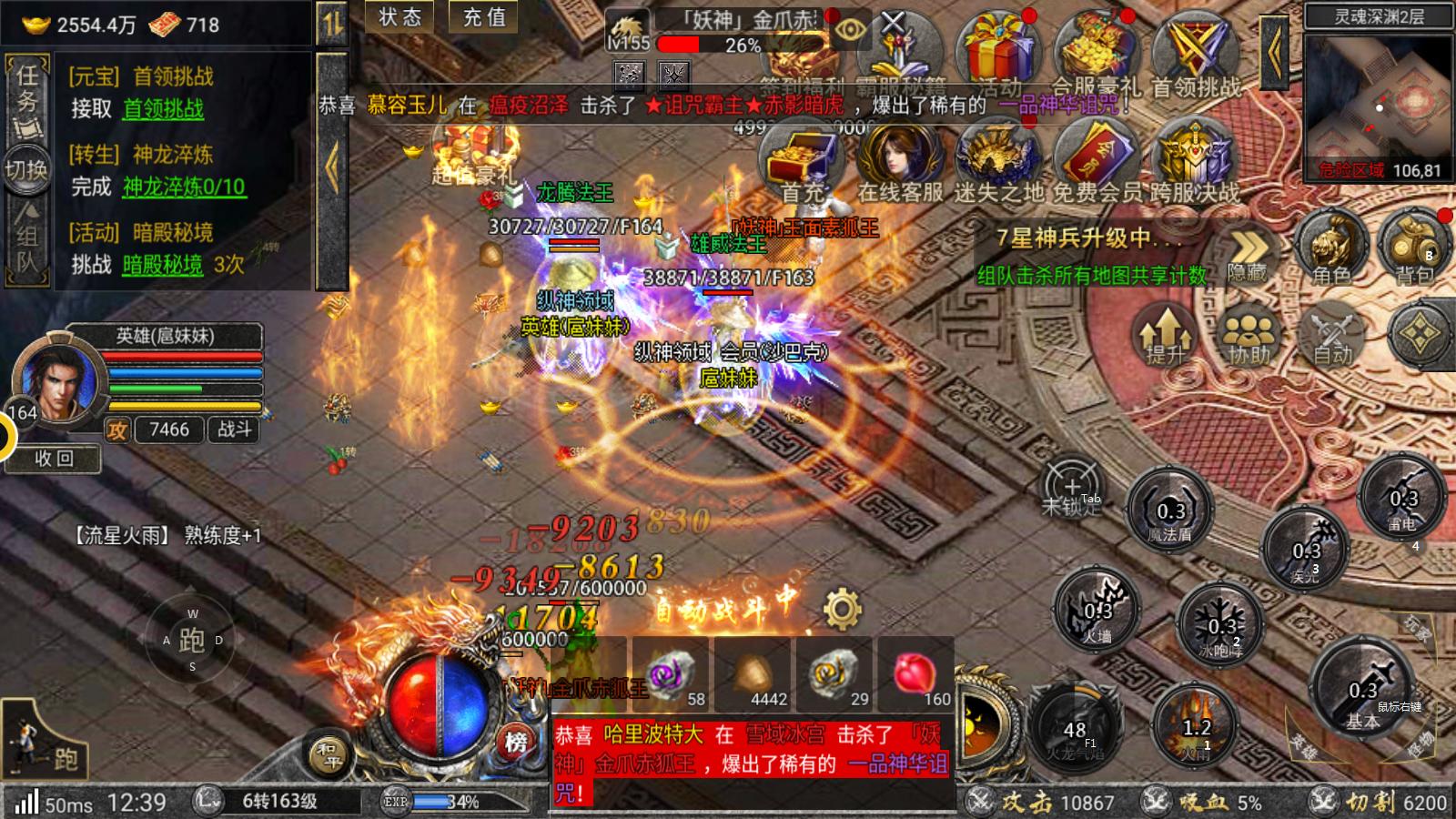Cast the 冰咆哮 ice roar skill

pyautogui.click(x=1220, y=625)
